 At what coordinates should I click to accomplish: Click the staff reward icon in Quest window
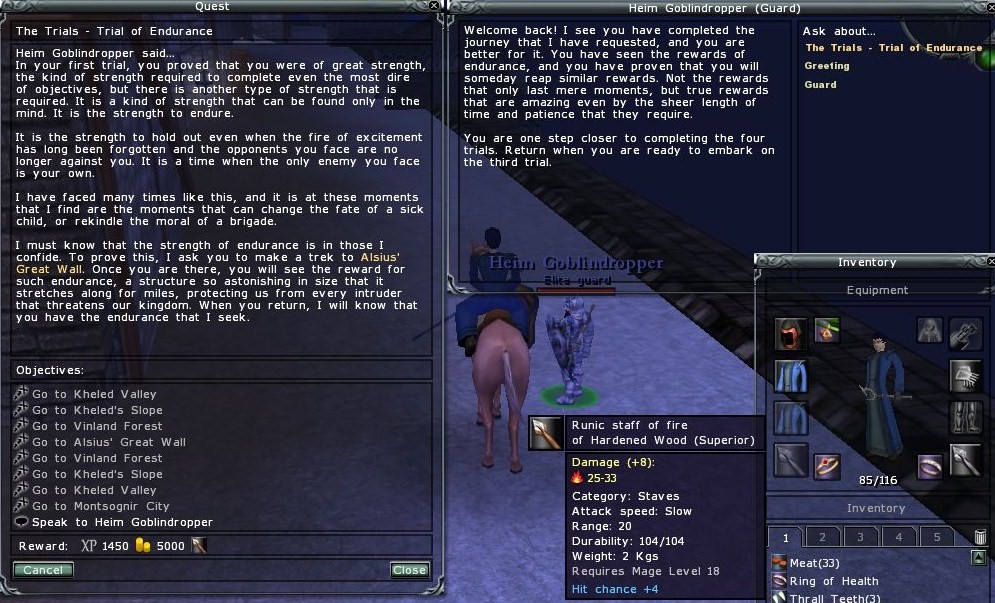point(200,546)
